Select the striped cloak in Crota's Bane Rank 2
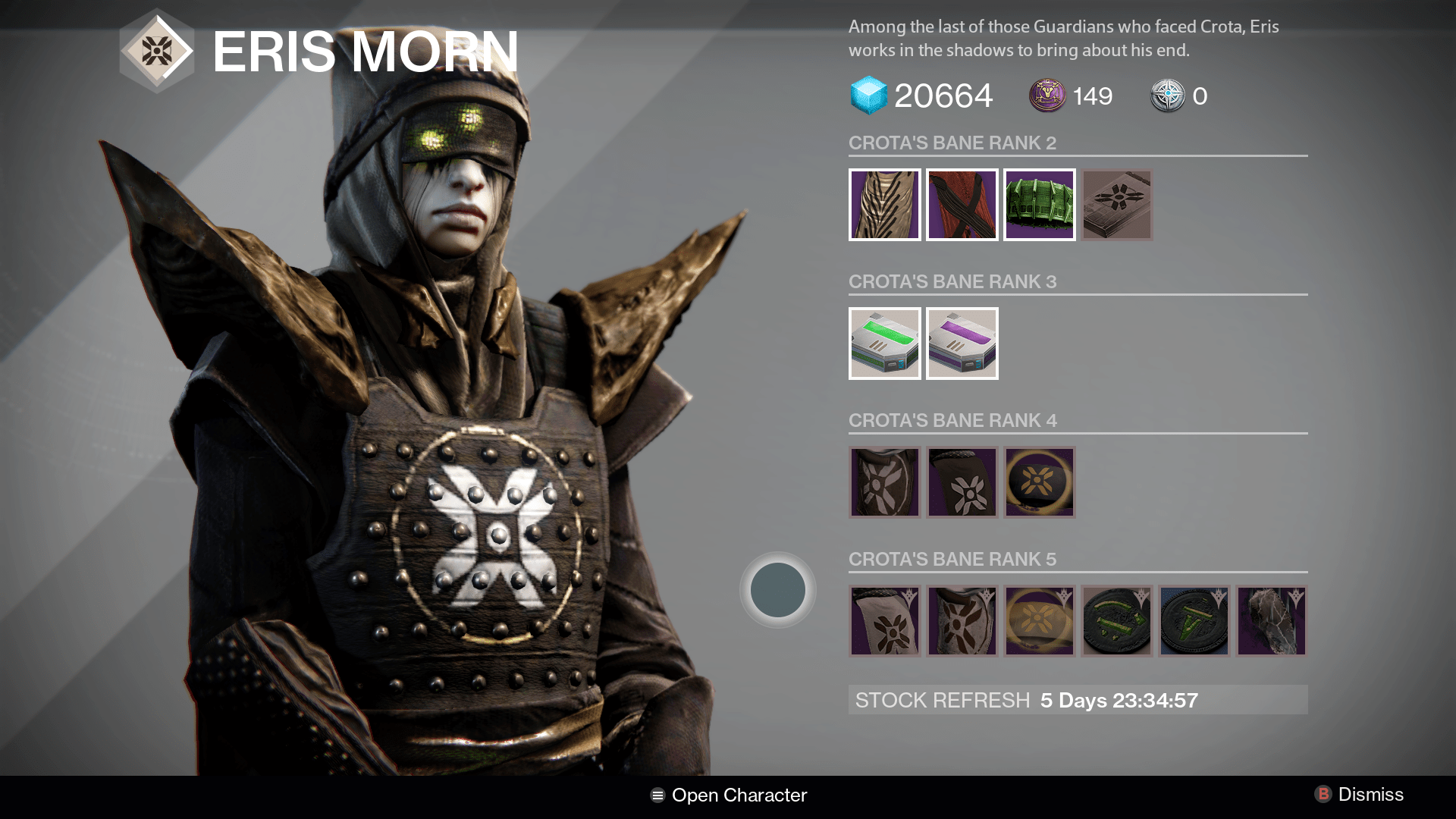 [x=884, y=205]
